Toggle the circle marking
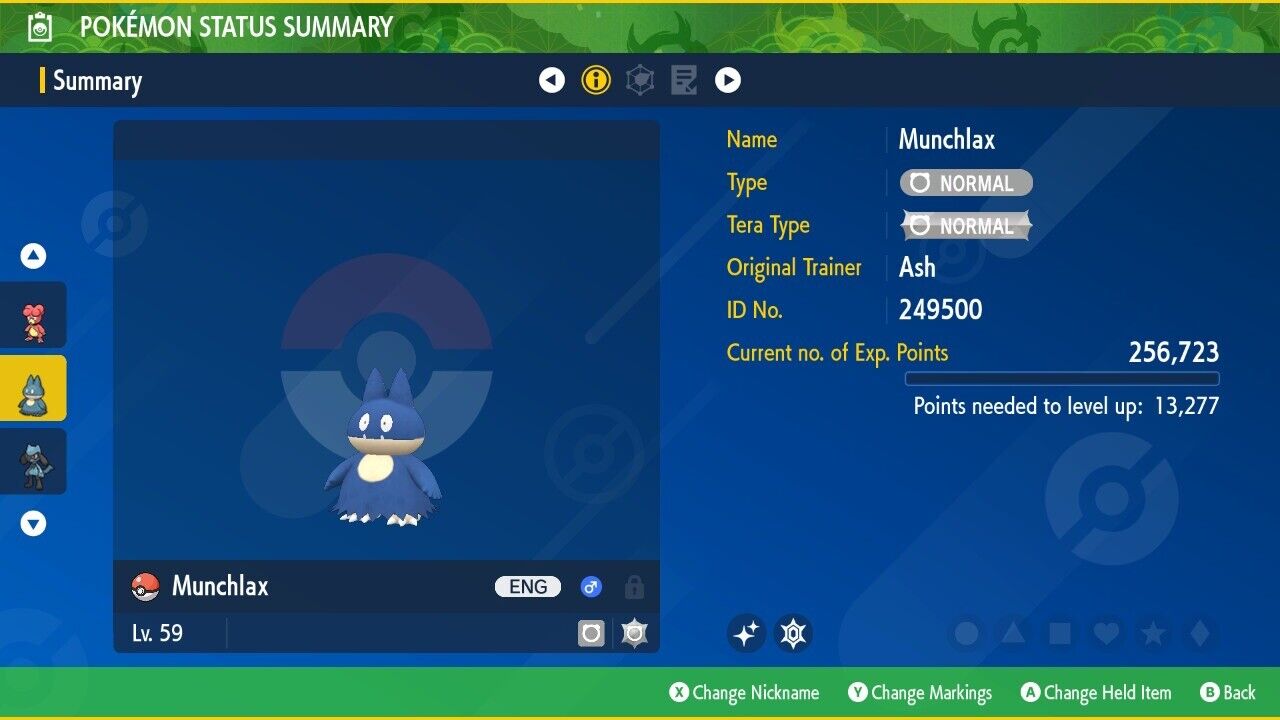The width and height of the screenshot is (1280, 720). (966, 633)
